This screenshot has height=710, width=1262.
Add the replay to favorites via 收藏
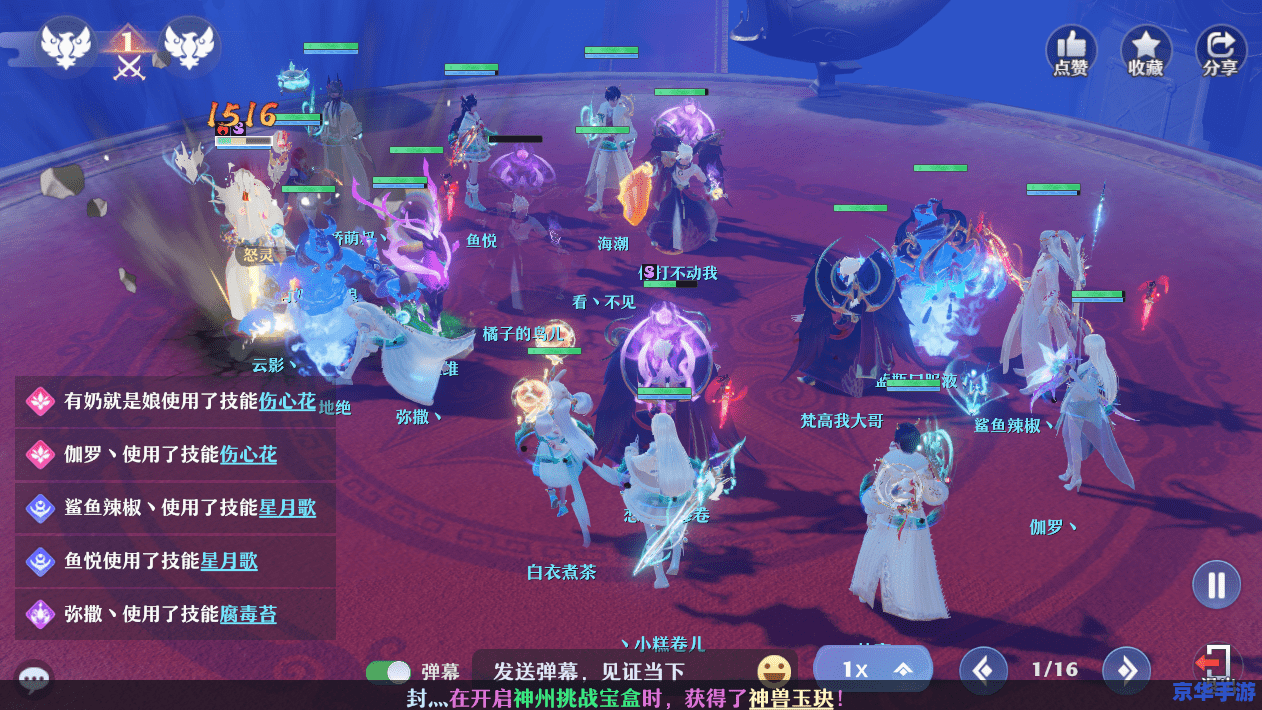pos(1146,51)
